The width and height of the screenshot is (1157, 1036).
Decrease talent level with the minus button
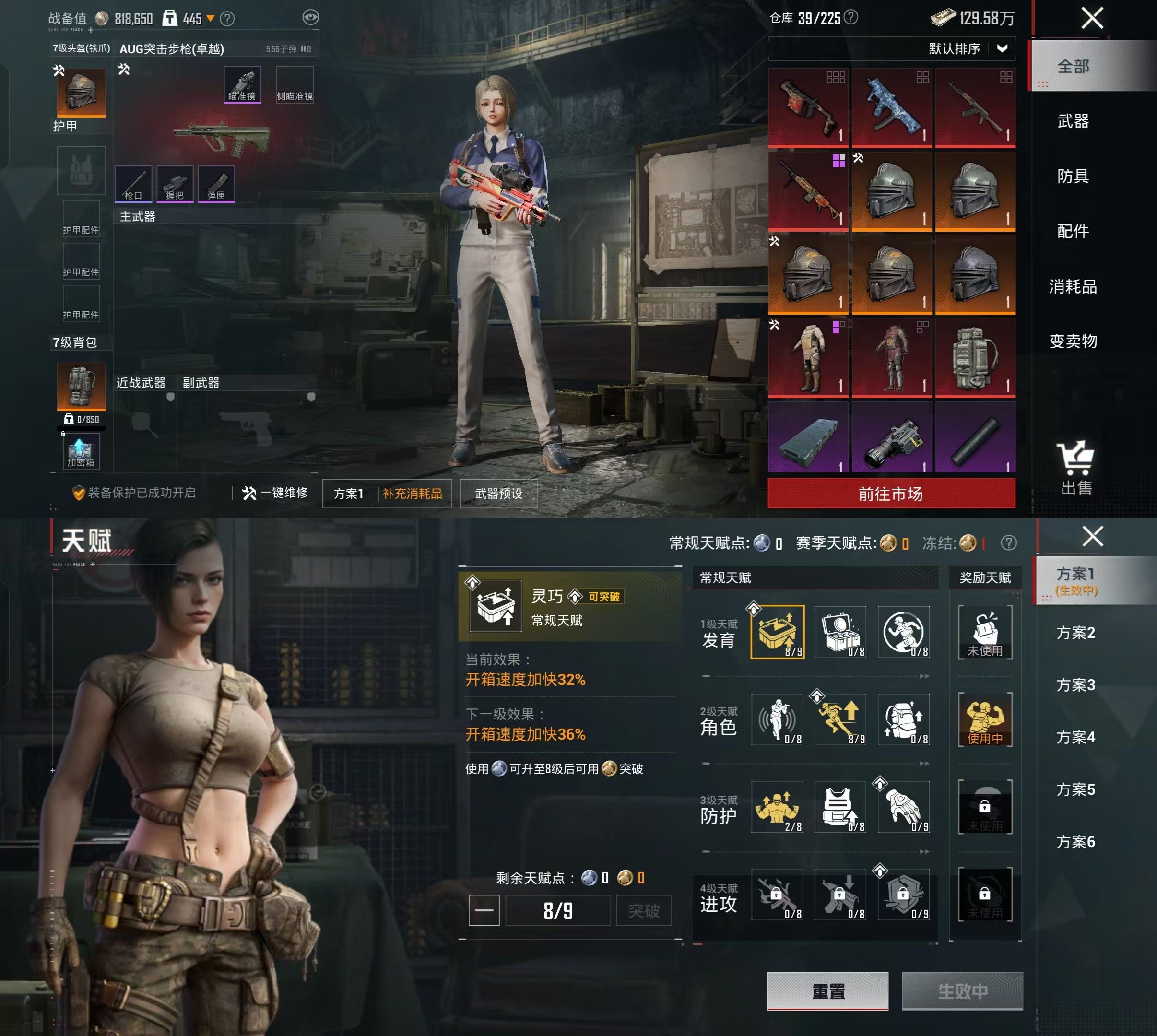[484, 910]
